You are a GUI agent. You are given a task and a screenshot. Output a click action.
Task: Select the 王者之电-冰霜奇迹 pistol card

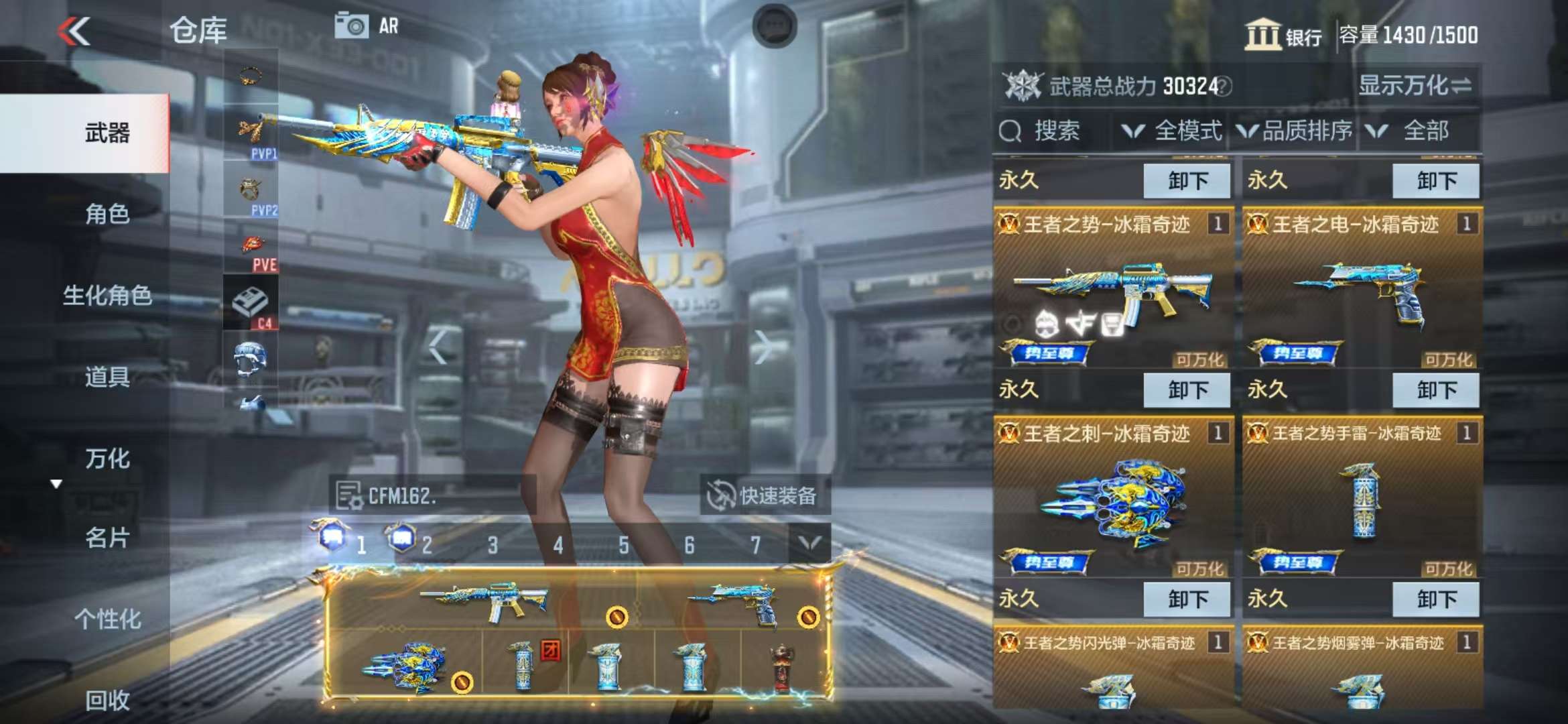pos(1361,288)
